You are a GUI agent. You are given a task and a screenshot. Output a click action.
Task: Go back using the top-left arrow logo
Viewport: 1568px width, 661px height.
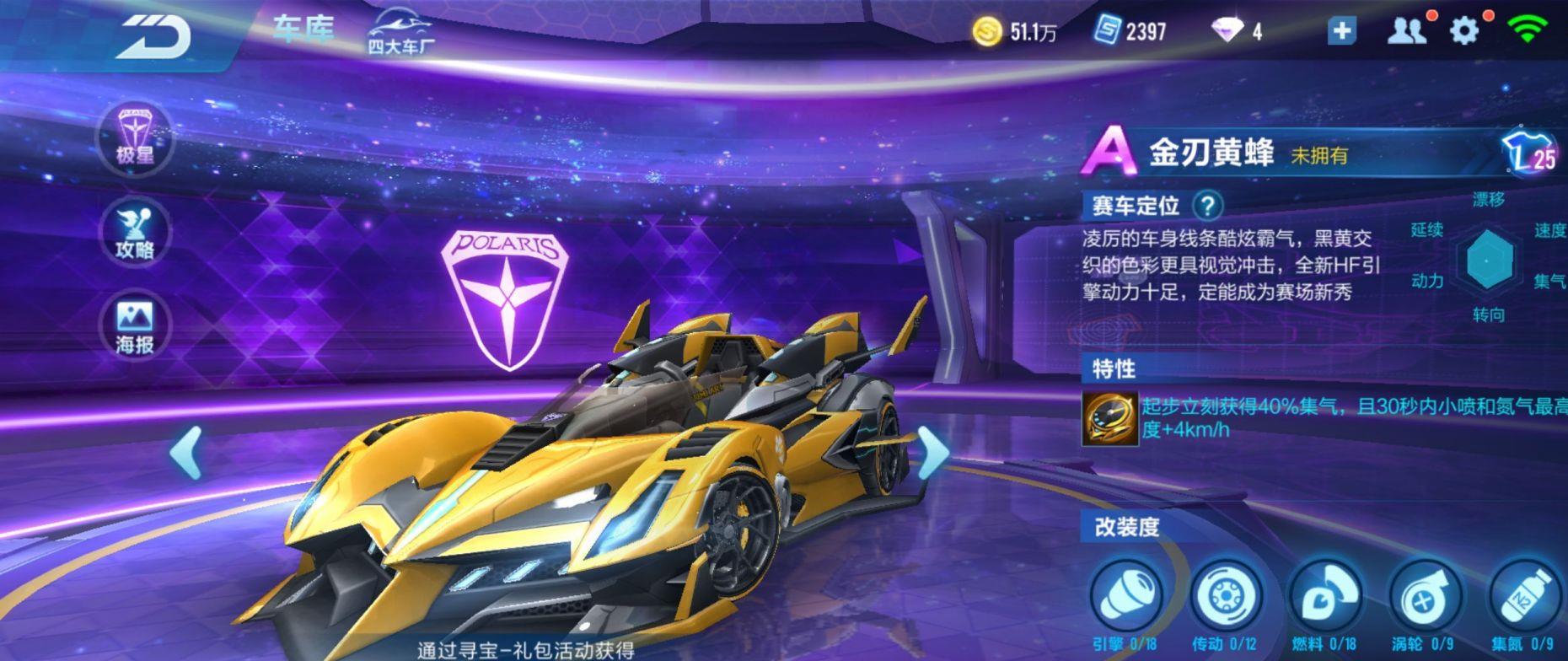pyautogui.click(x=153, y=37)
